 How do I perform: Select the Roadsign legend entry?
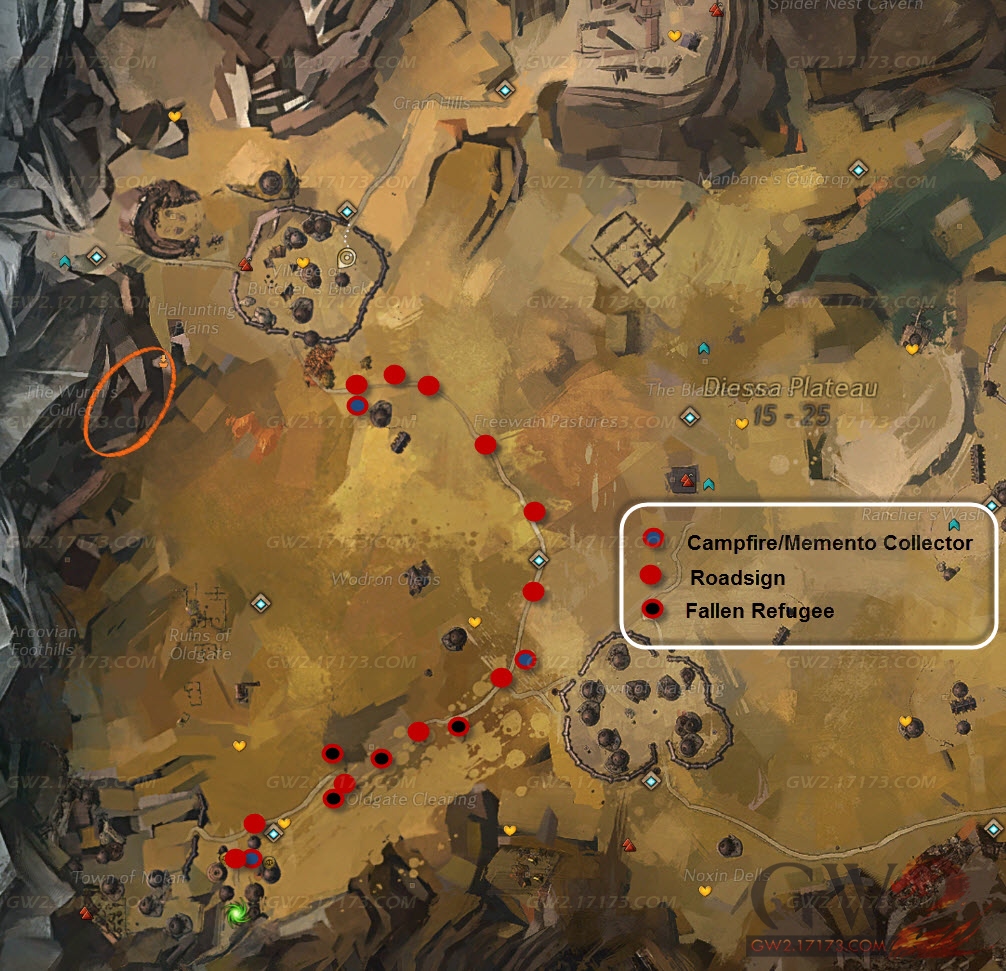point(737,577)
